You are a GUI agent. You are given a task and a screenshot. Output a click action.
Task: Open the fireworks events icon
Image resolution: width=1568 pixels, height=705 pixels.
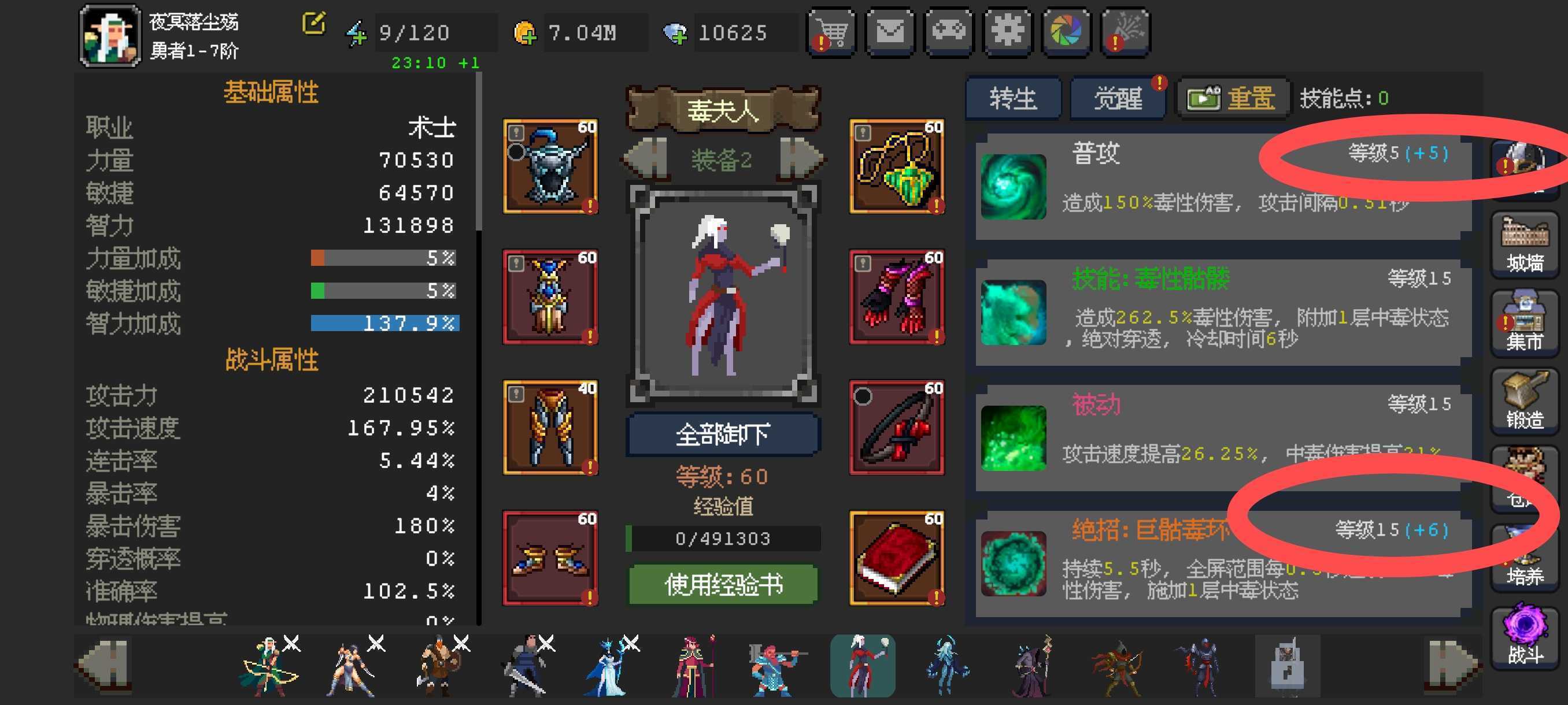tap(1125, 32)
